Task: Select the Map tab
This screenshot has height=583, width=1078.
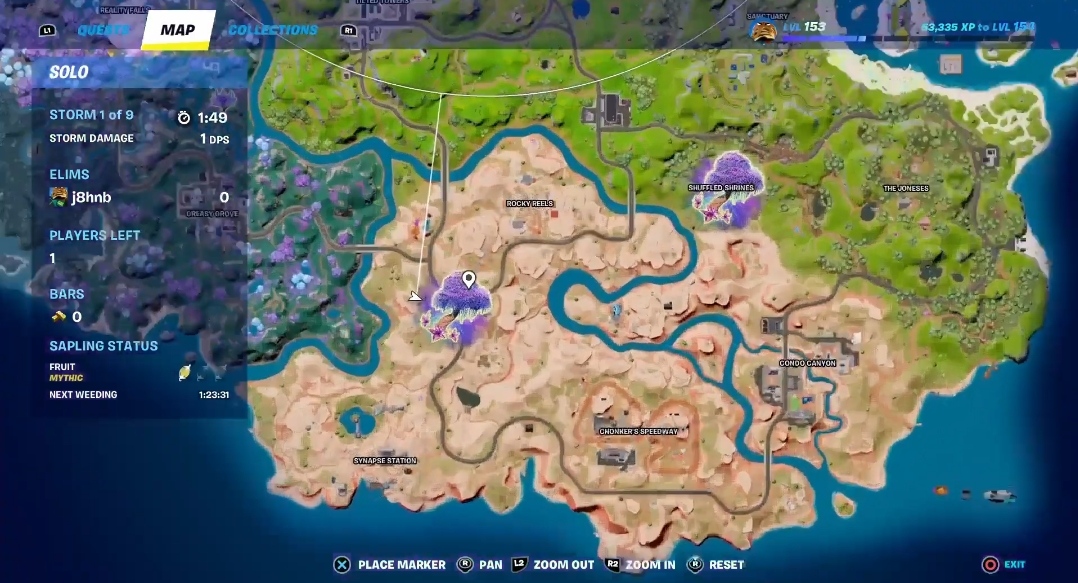Action: coord(178,30)
